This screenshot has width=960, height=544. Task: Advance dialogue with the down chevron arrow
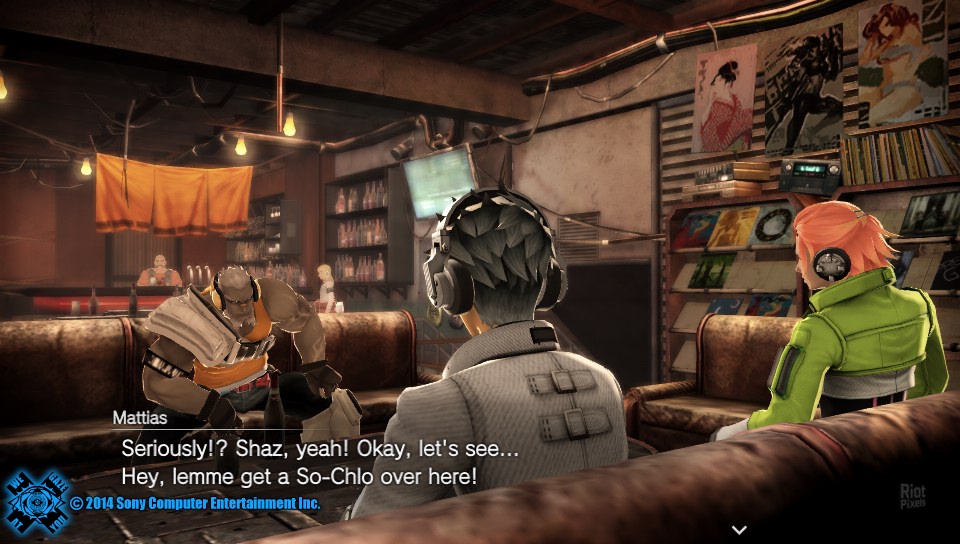739,529
